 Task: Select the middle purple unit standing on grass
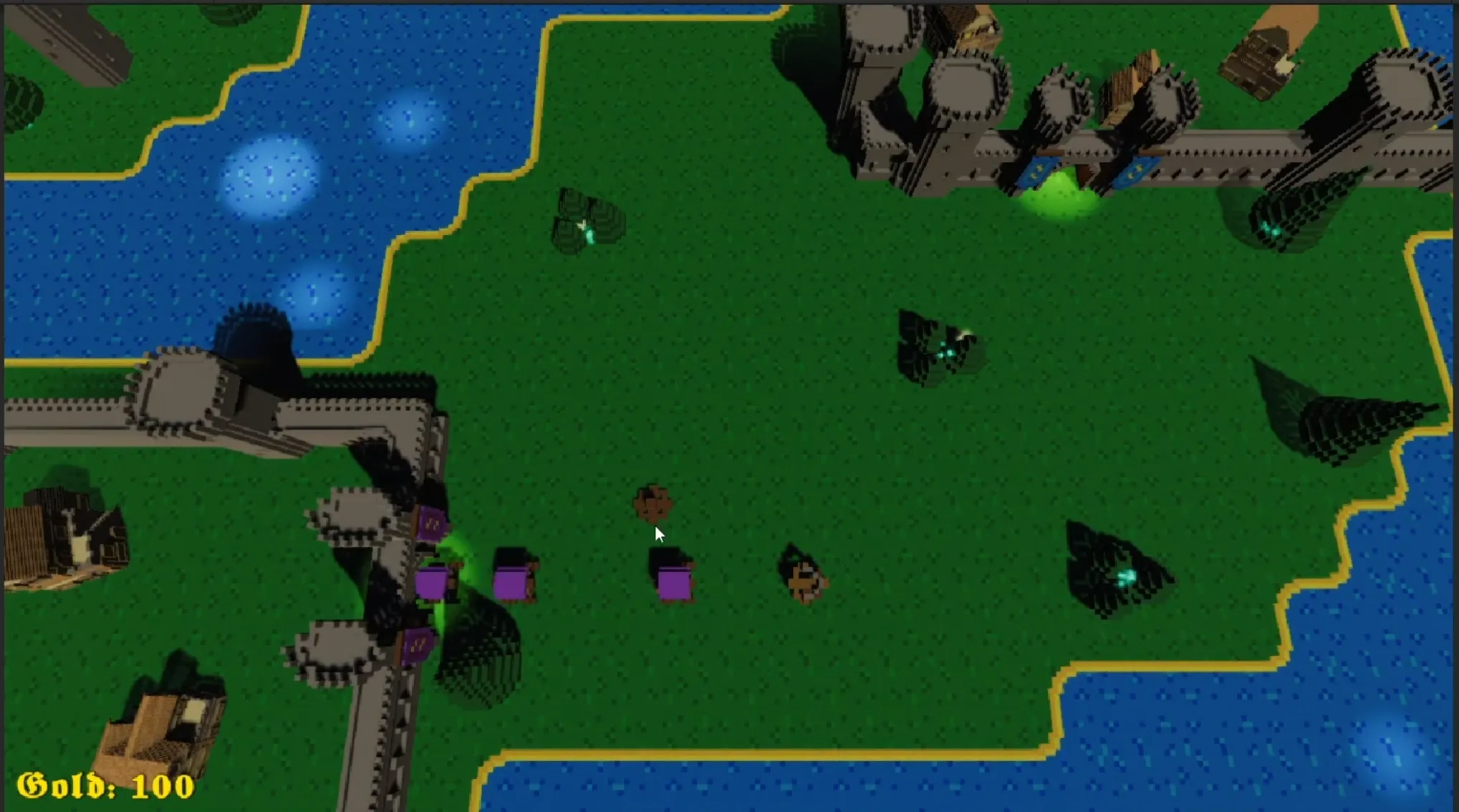click(x=514, y=580)
